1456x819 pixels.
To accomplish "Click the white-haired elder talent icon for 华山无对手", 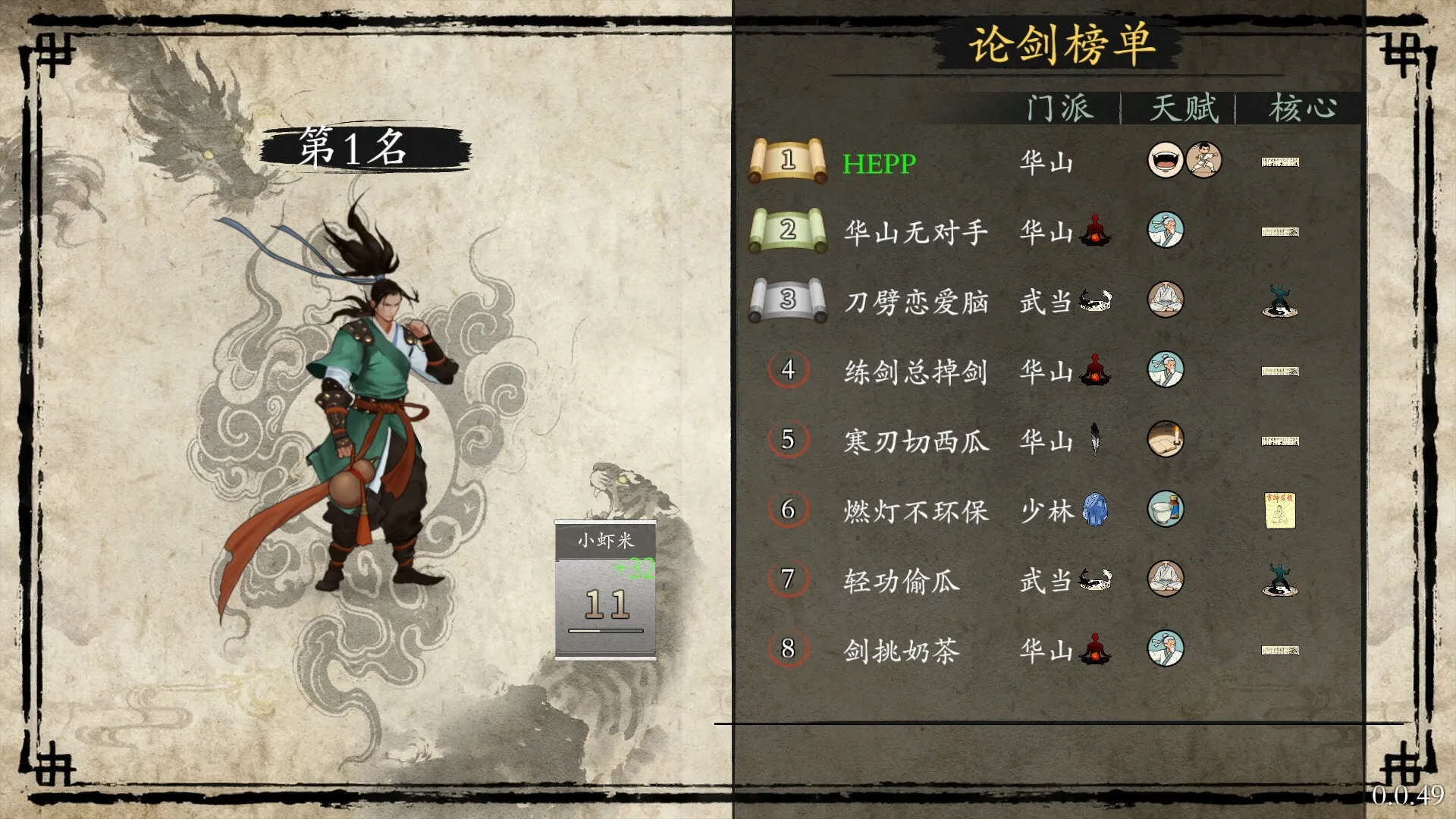I will 1166,231.
